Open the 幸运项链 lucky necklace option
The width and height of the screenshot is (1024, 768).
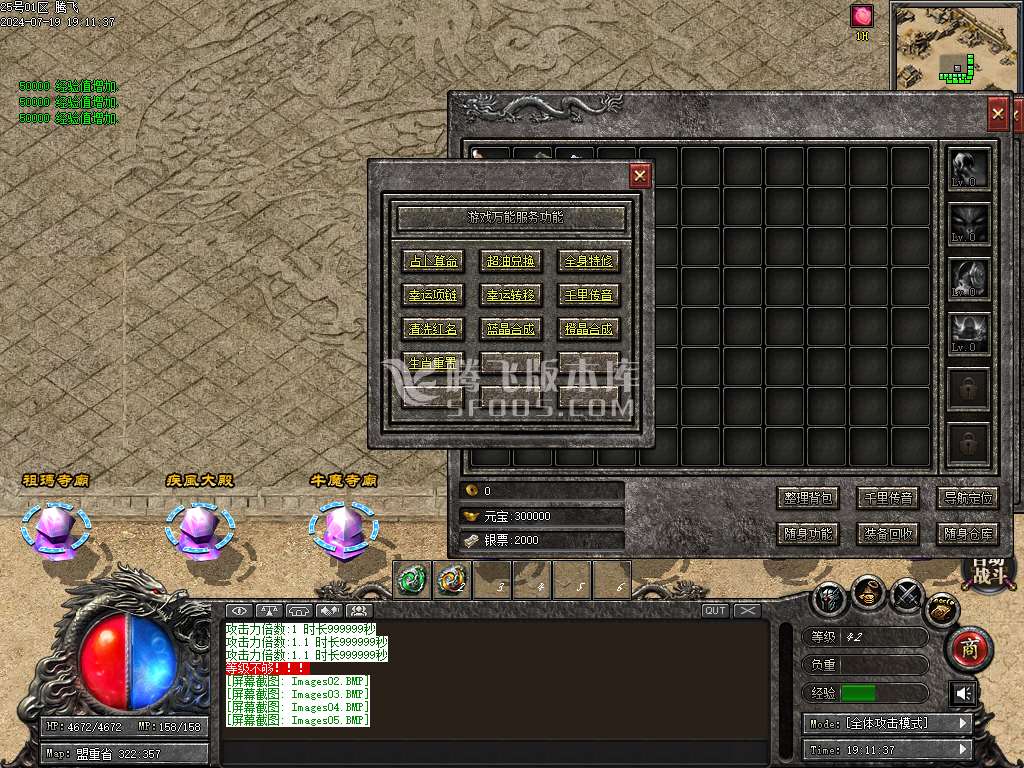[x=433, y=295]
